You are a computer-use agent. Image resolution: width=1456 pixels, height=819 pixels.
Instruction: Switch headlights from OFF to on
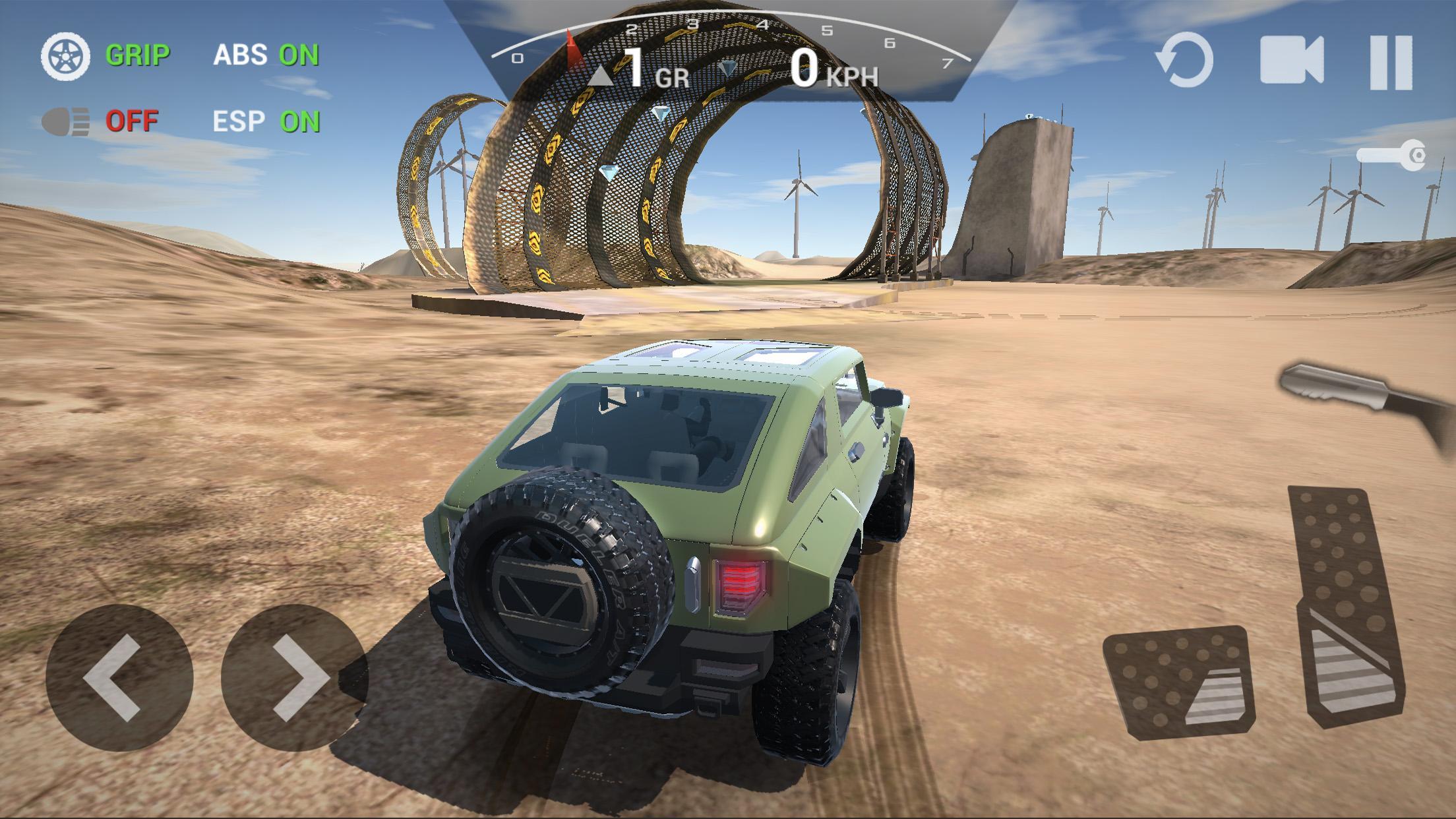point(131,121)
